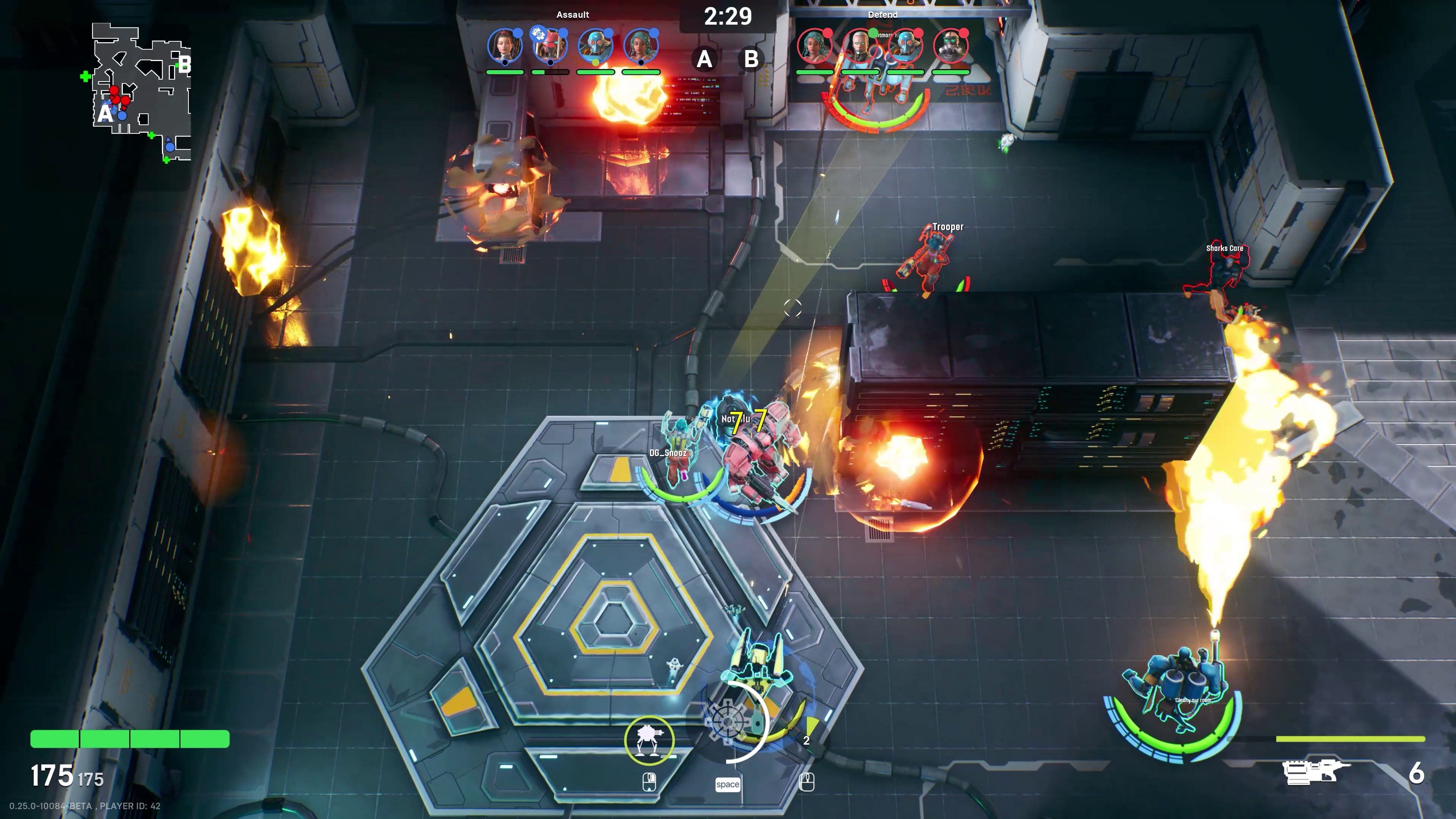The height and width of the screenshot is (819, 1456).
Task: Click the green health bar showing 175
Action: (130, 739)
